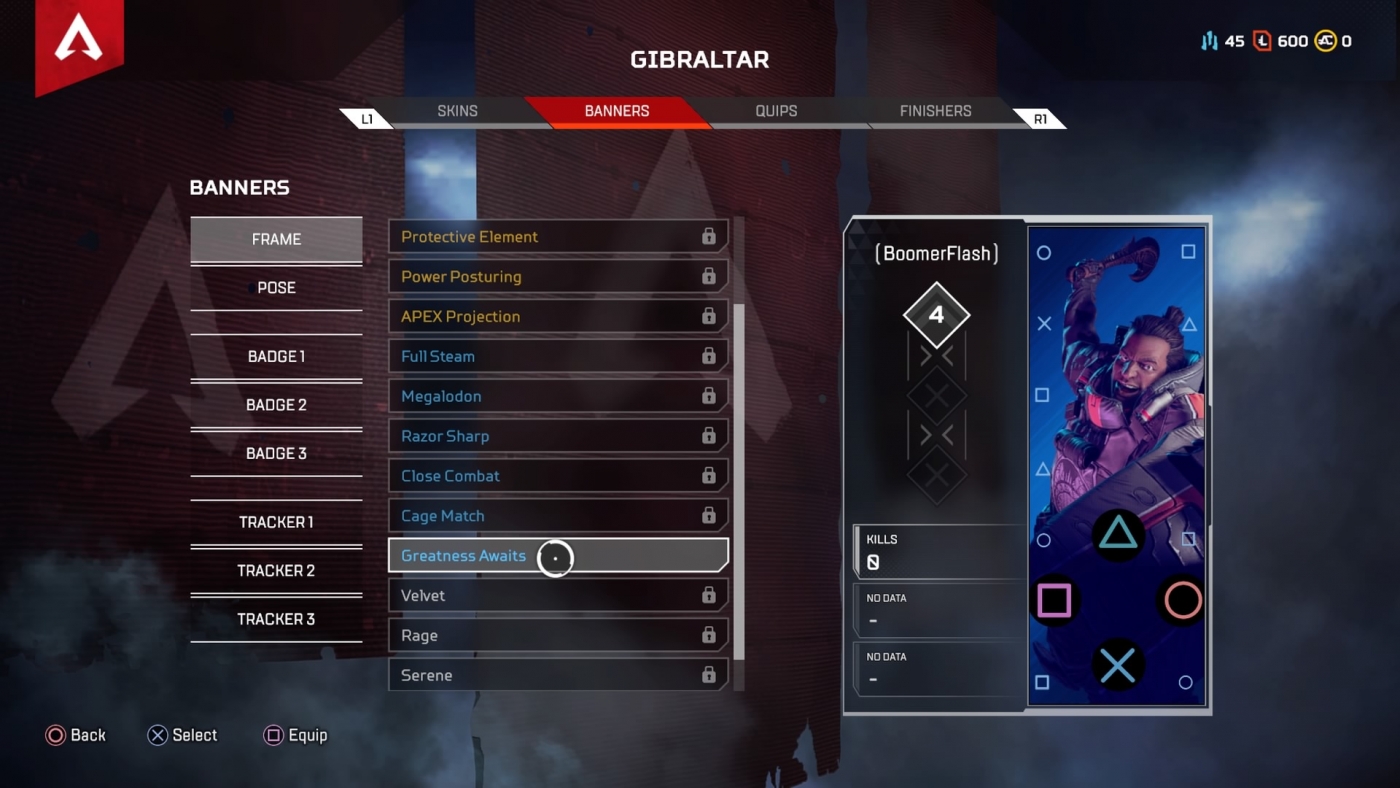Viewport: 1400px width, 788px height.
Task: Click the square Equip icon
Action: 273,735
